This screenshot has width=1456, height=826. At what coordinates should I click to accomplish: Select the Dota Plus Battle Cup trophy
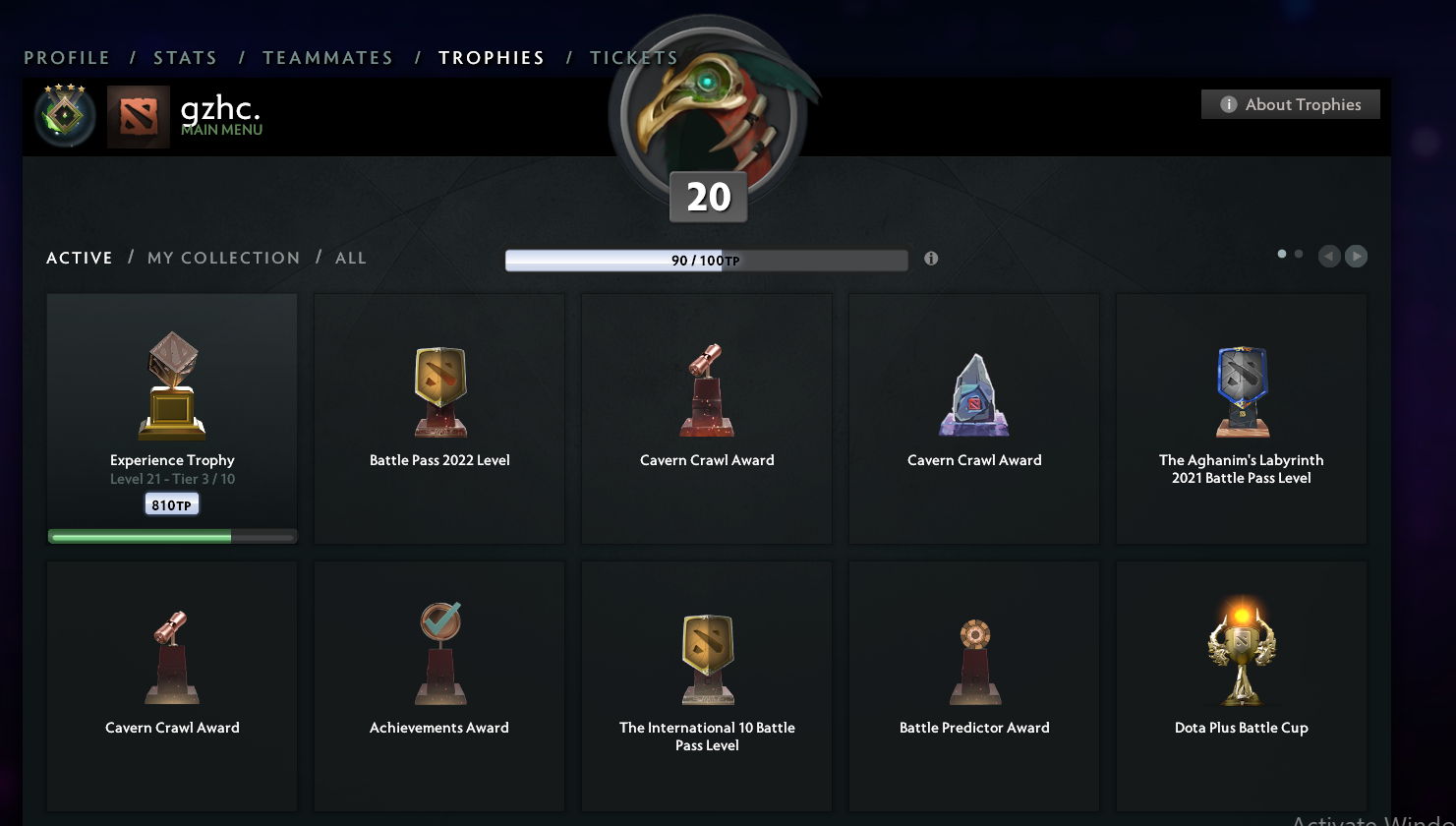tap(1241, 678)
